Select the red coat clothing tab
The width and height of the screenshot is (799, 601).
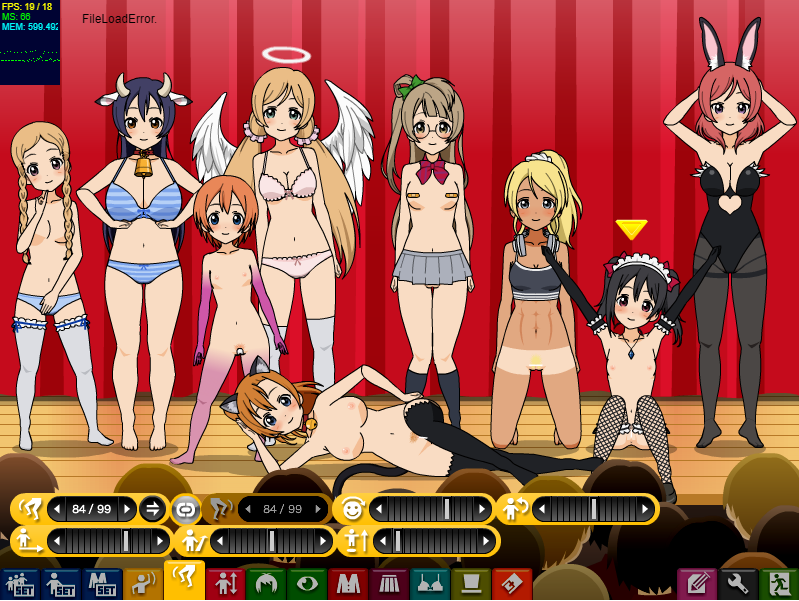pos(348,584)
